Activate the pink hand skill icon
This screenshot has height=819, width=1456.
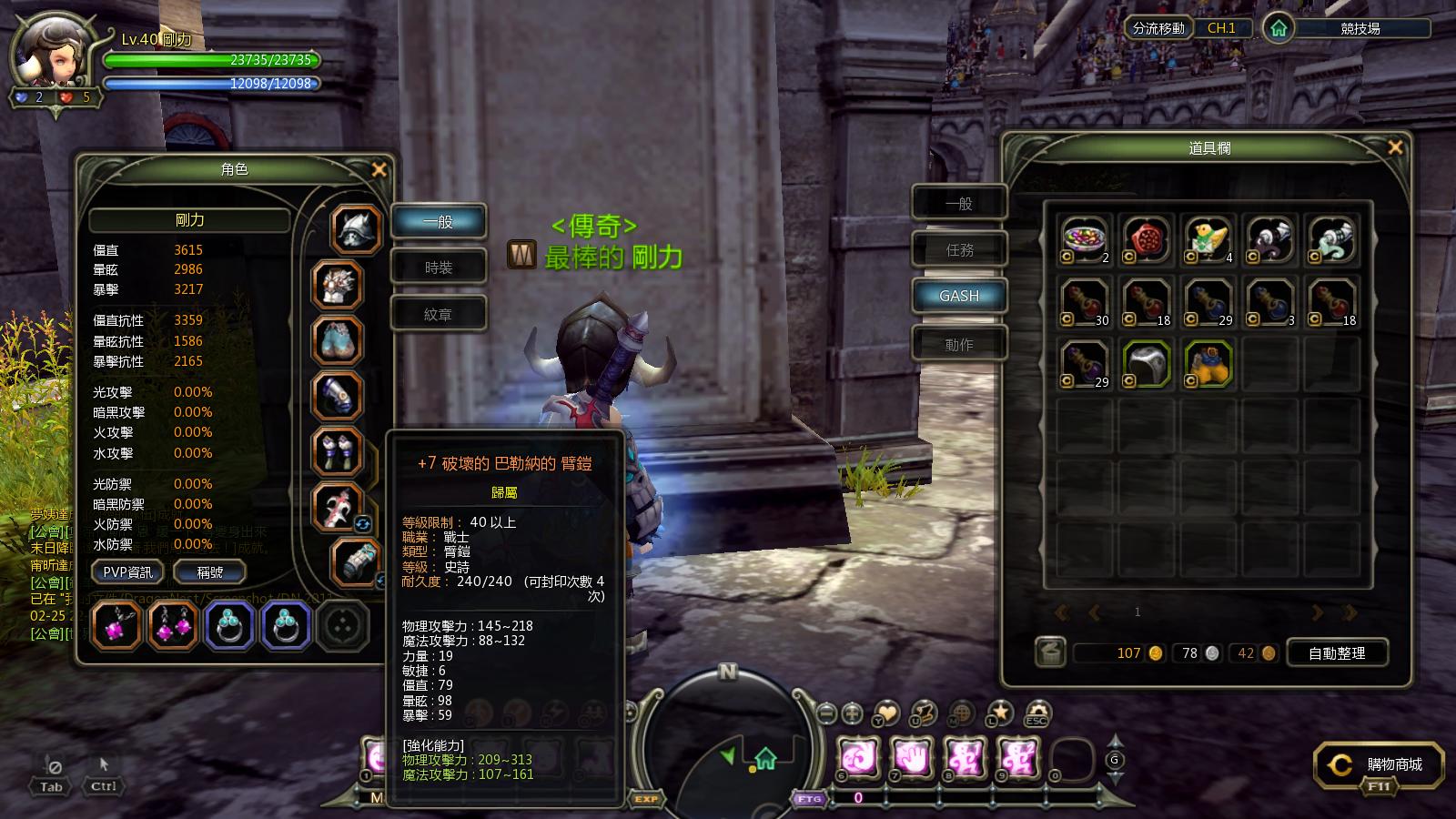pos(910,757)
